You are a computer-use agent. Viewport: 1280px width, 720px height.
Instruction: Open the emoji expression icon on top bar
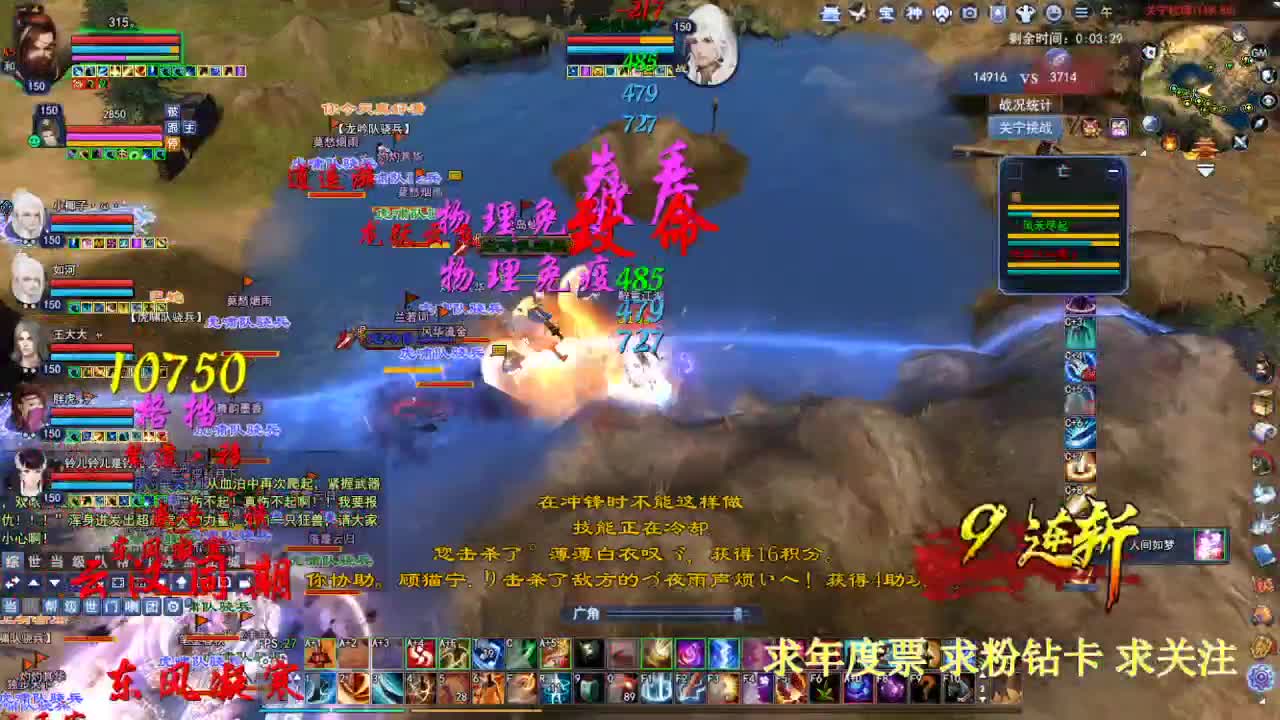point(1053,14)
